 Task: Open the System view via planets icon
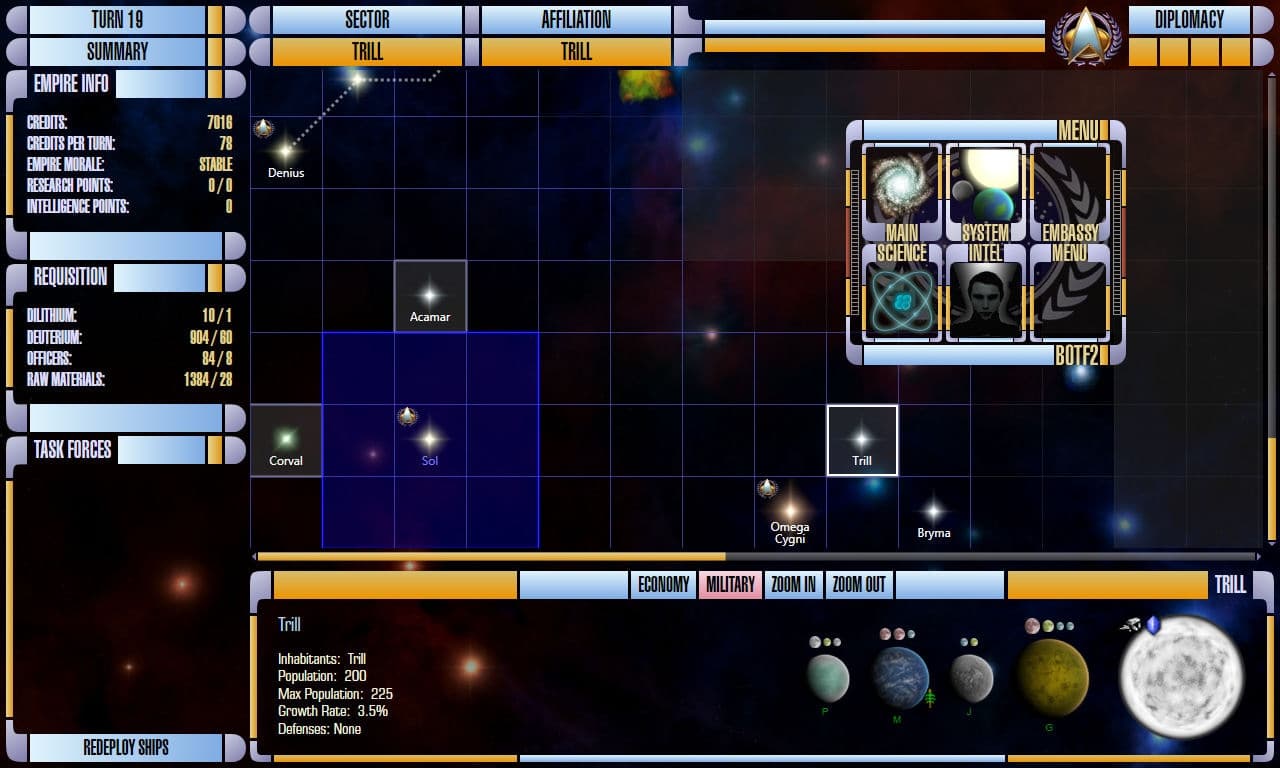[x=985, y=180]
